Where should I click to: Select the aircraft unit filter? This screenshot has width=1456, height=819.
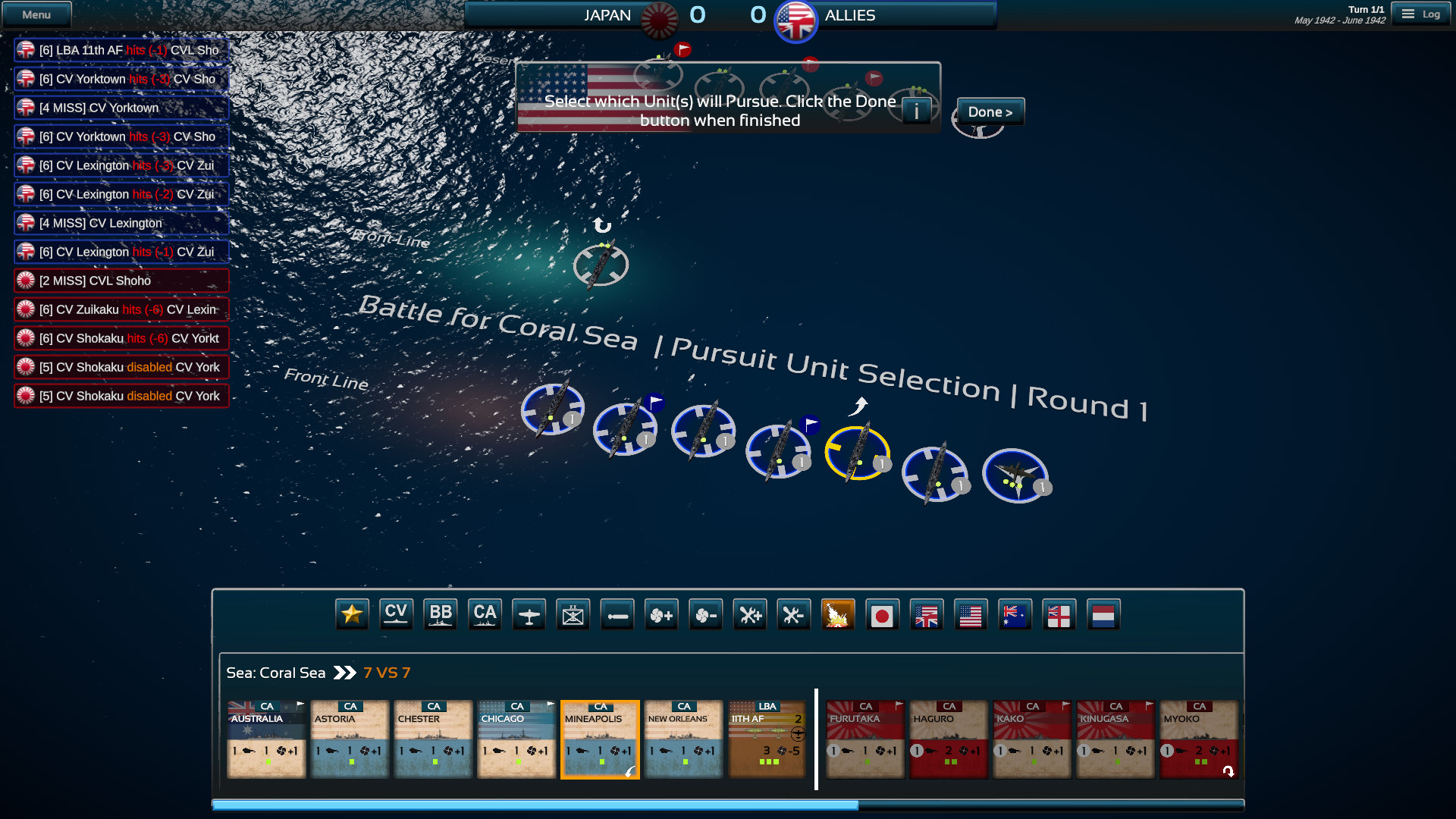pos(529,614)
